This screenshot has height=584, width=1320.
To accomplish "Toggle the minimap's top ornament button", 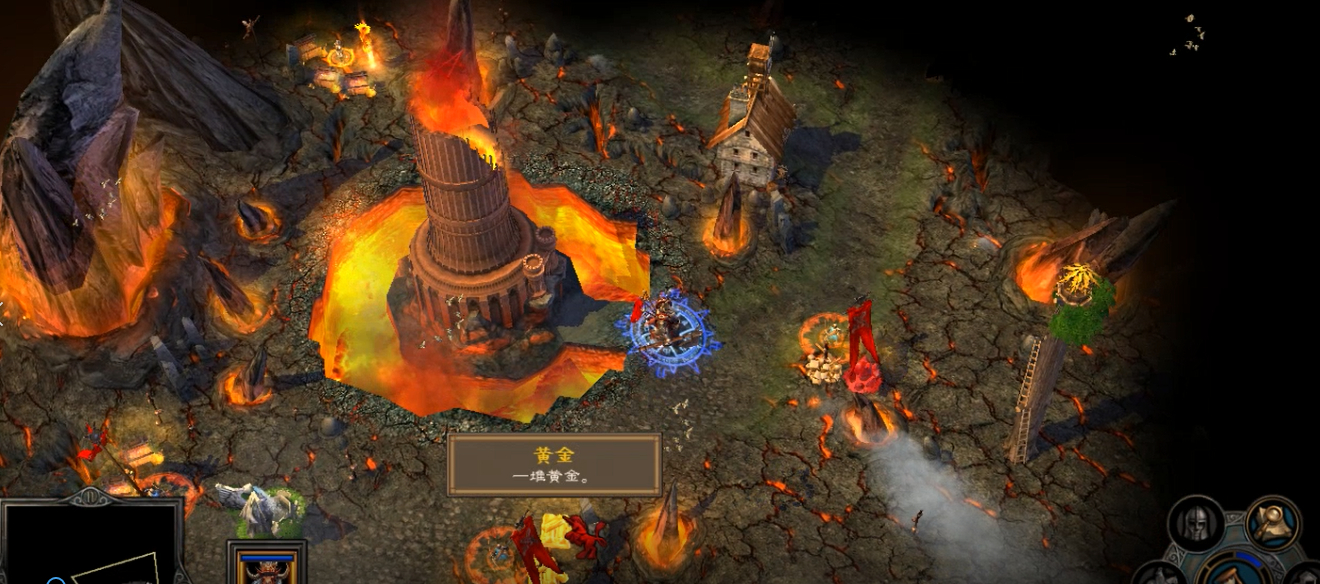I will pos(91,496).
